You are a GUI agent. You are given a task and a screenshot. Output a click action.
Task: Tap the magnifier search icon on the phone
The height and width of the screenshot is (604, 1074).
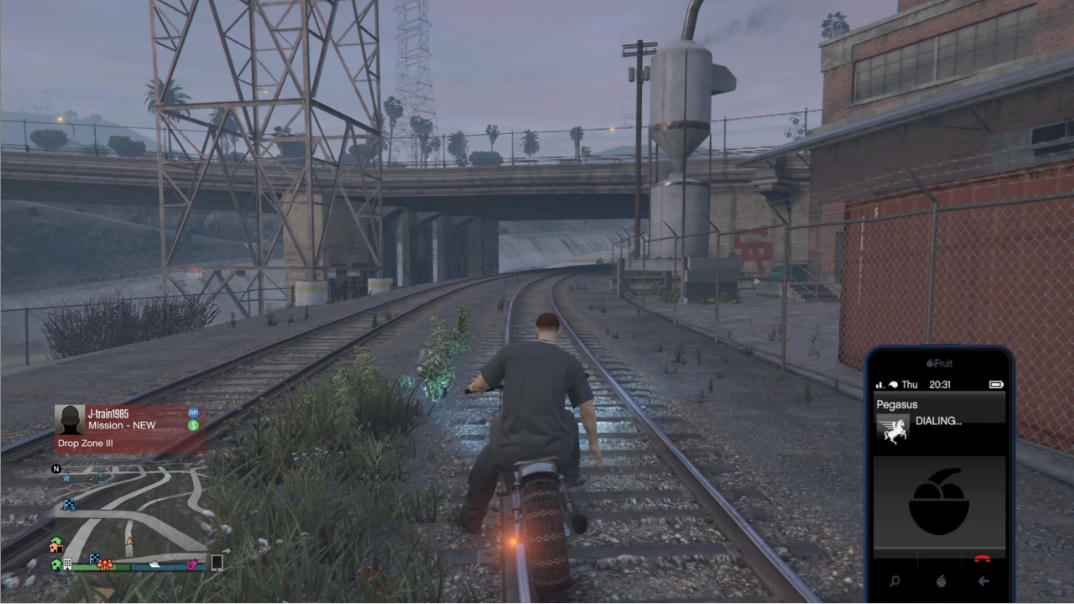(x=895, y=580)
